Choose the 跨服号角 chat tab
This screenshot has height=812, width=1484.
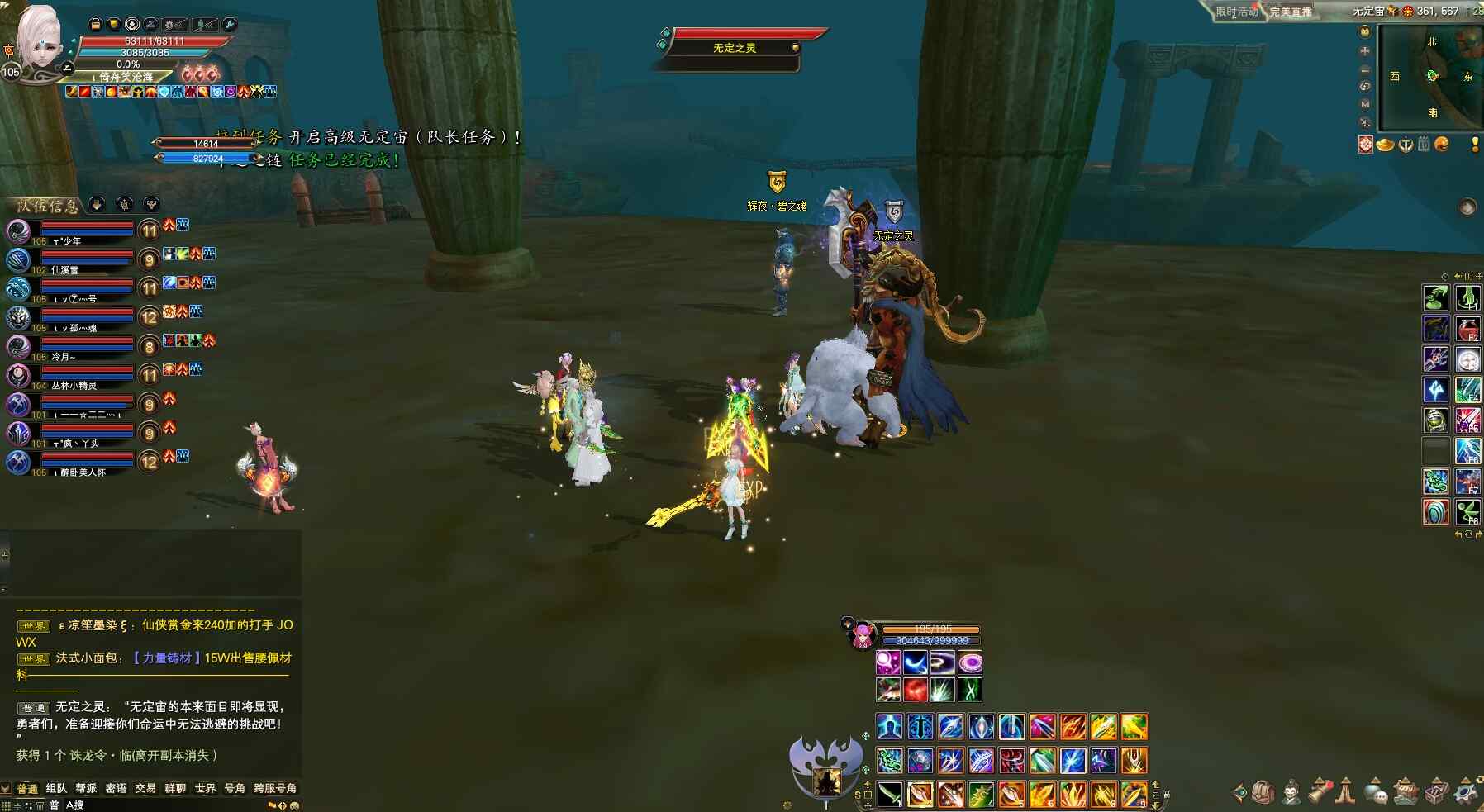click(x=275, y=788)
